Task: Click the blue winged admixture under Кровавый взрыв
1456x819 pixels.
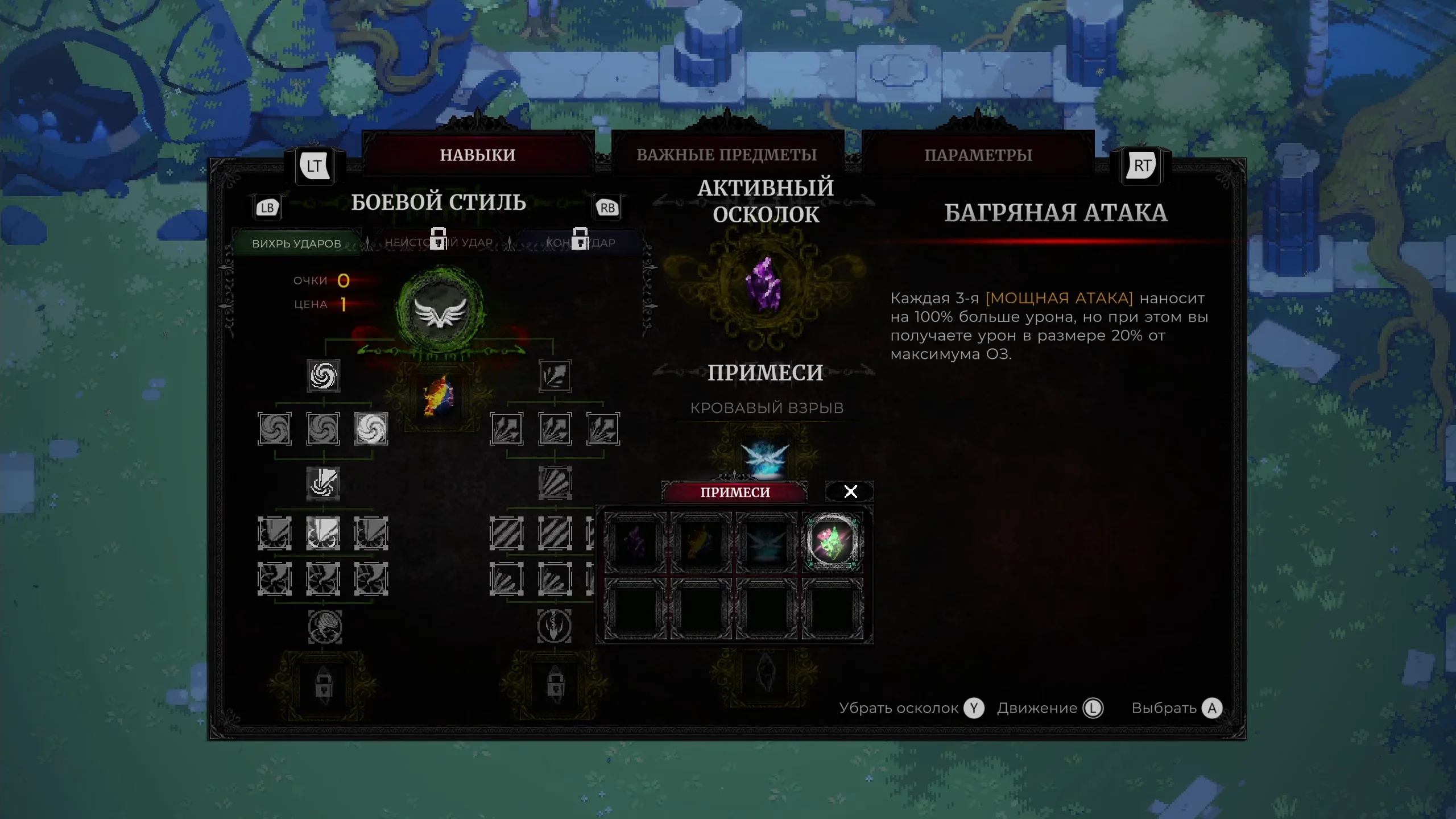Action: (x=766, y=457)
